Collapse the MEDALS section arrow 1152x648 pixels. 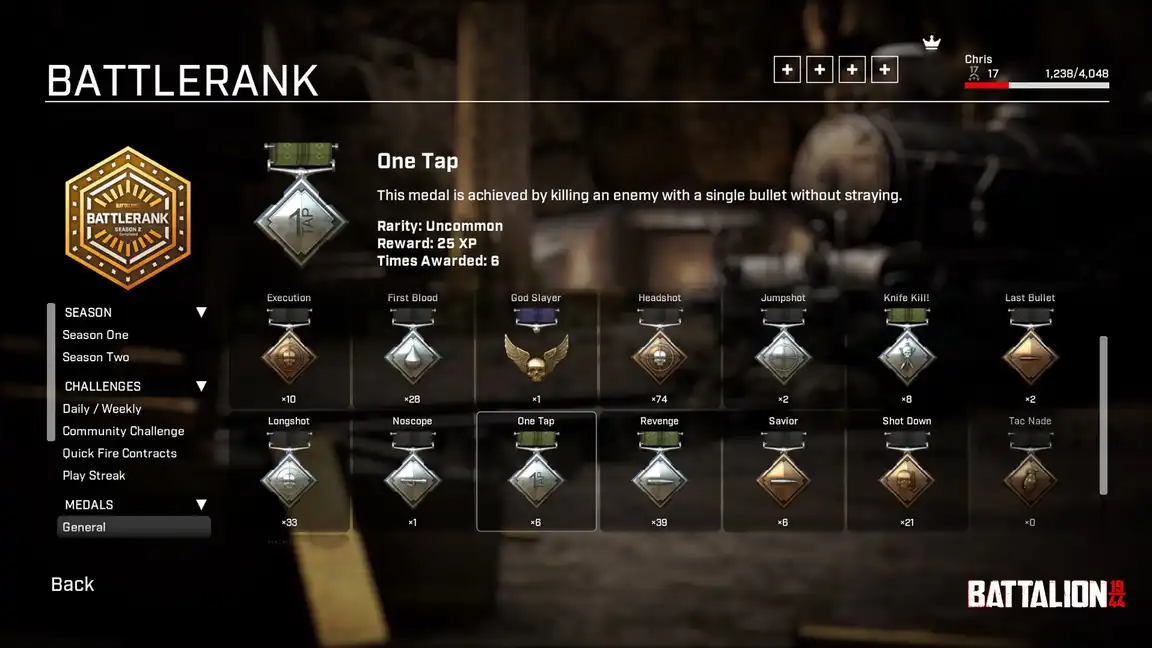point(201,505)
